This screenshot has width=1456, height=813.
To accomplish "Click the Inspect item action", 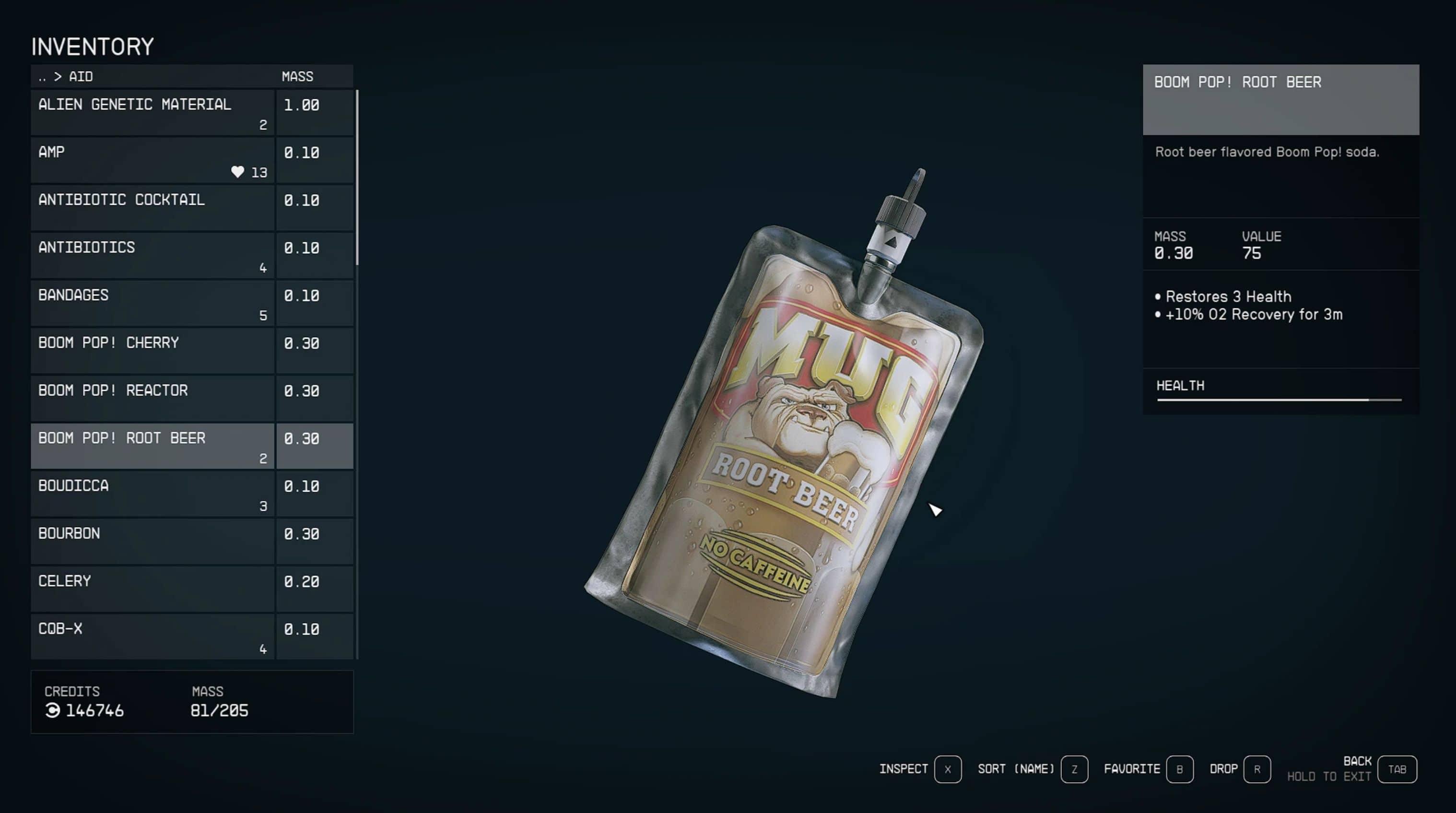I will point(947,769).
